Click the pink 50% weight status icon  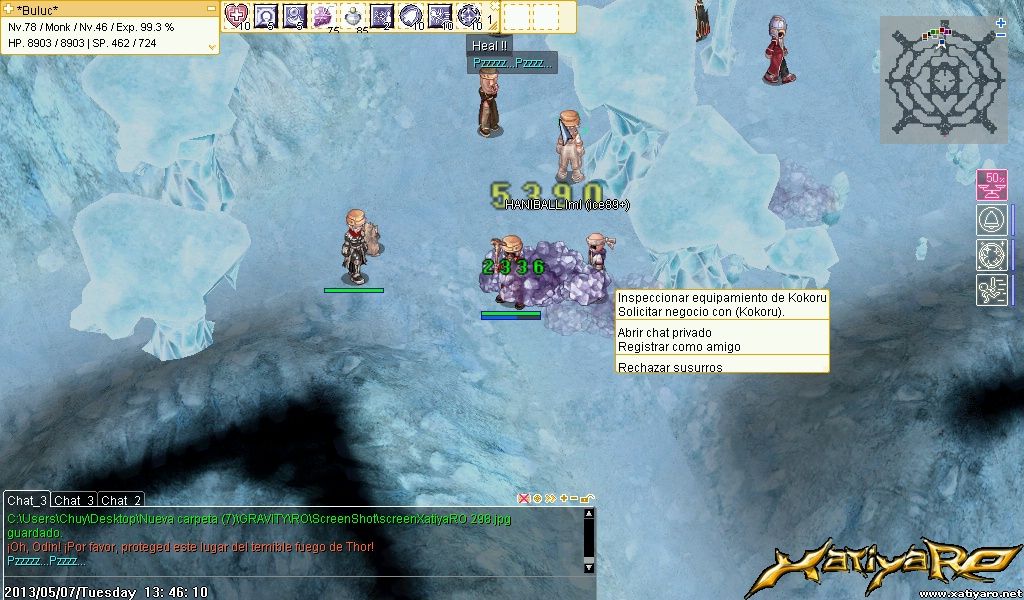[991, 185]
